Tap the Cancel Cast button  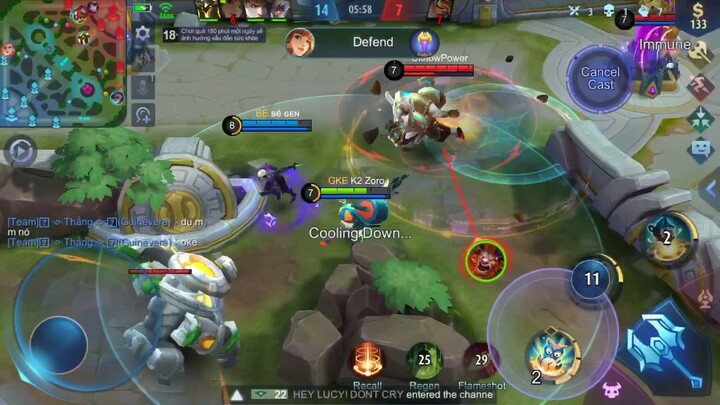click(600, 78)
